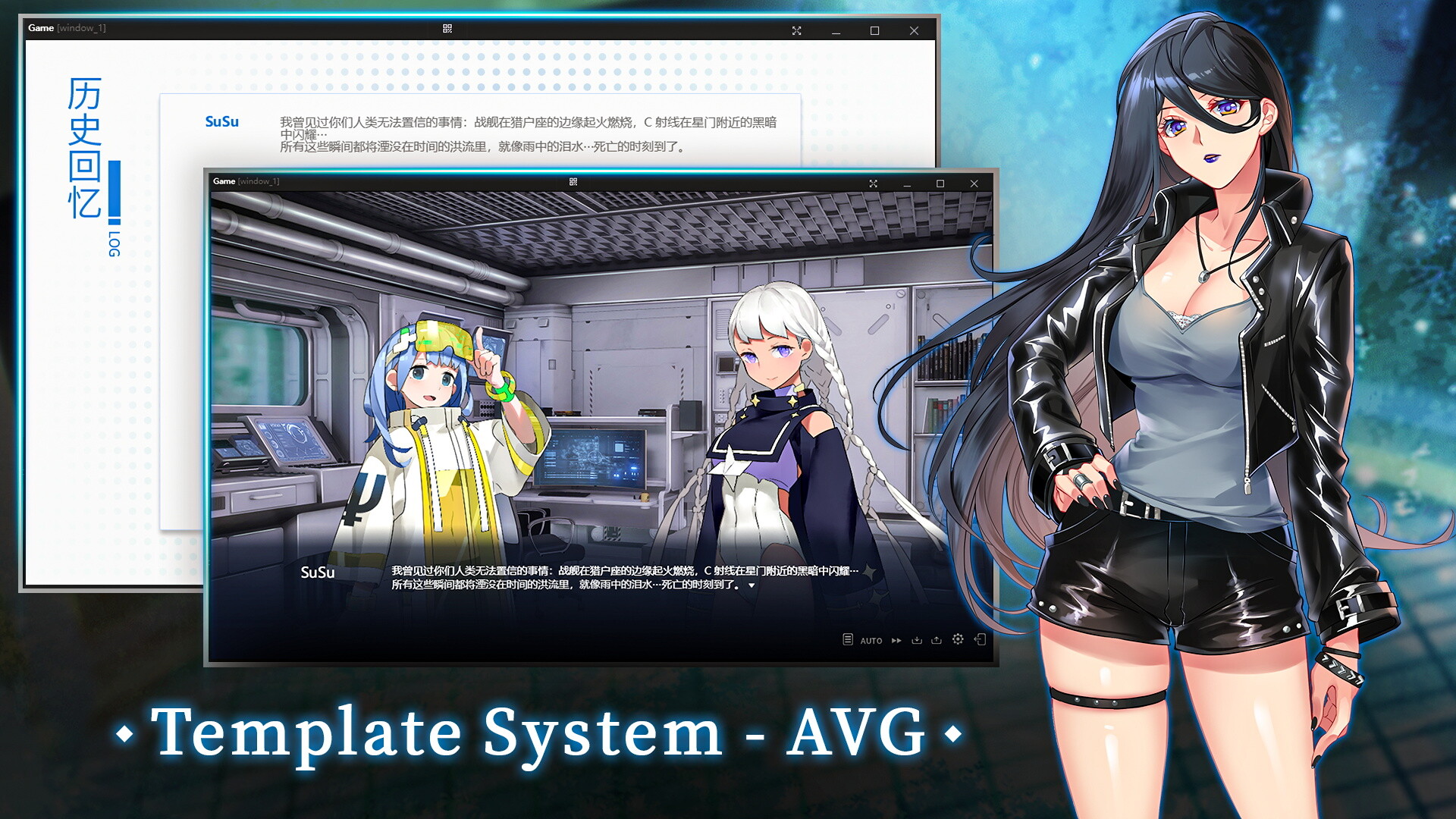Exit the game via the door icon
The height and width of the screenshot is (819, 1456).
[981, 640]
